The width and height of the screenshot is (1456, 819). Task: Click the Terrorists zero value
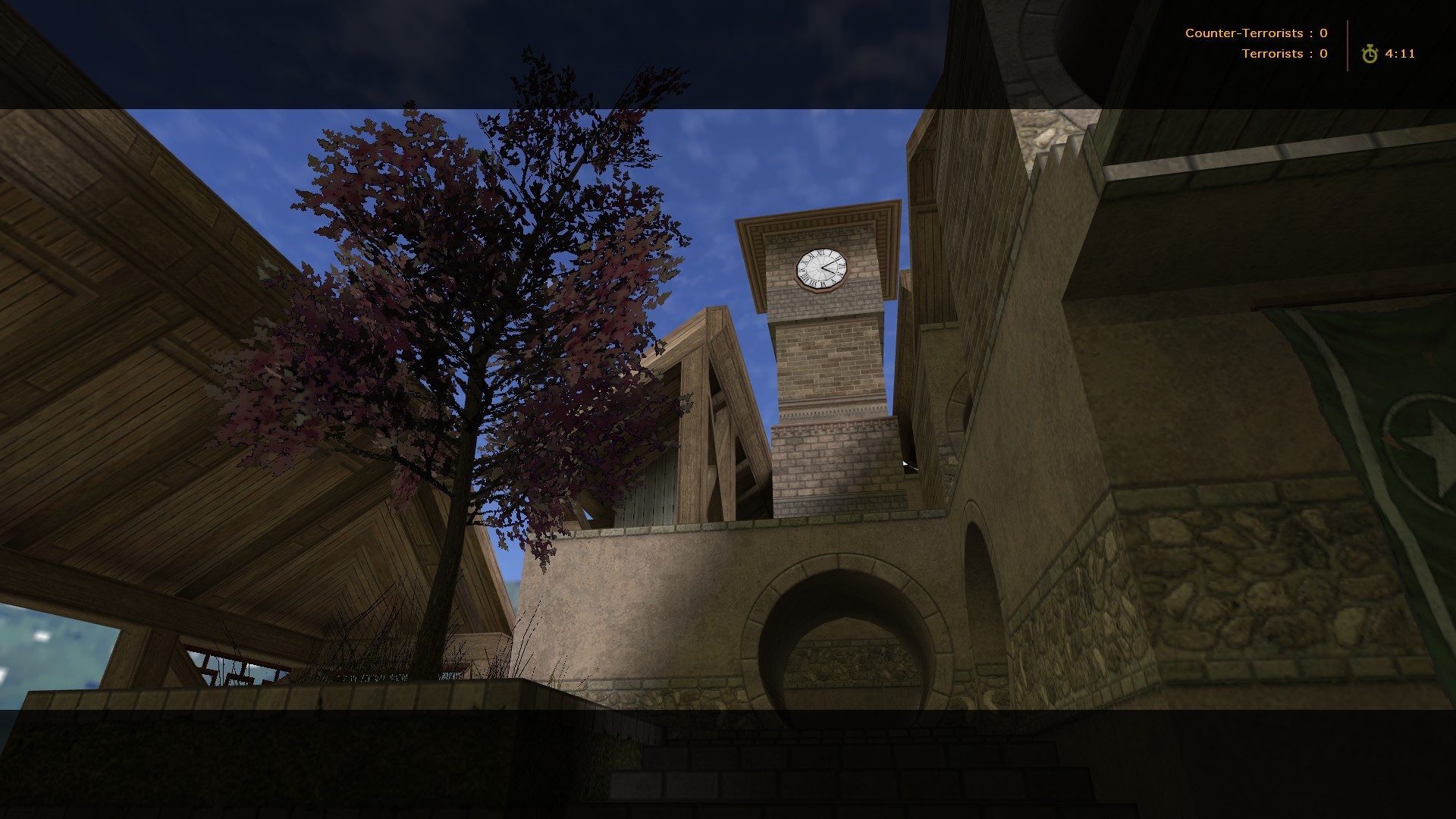1322,53
